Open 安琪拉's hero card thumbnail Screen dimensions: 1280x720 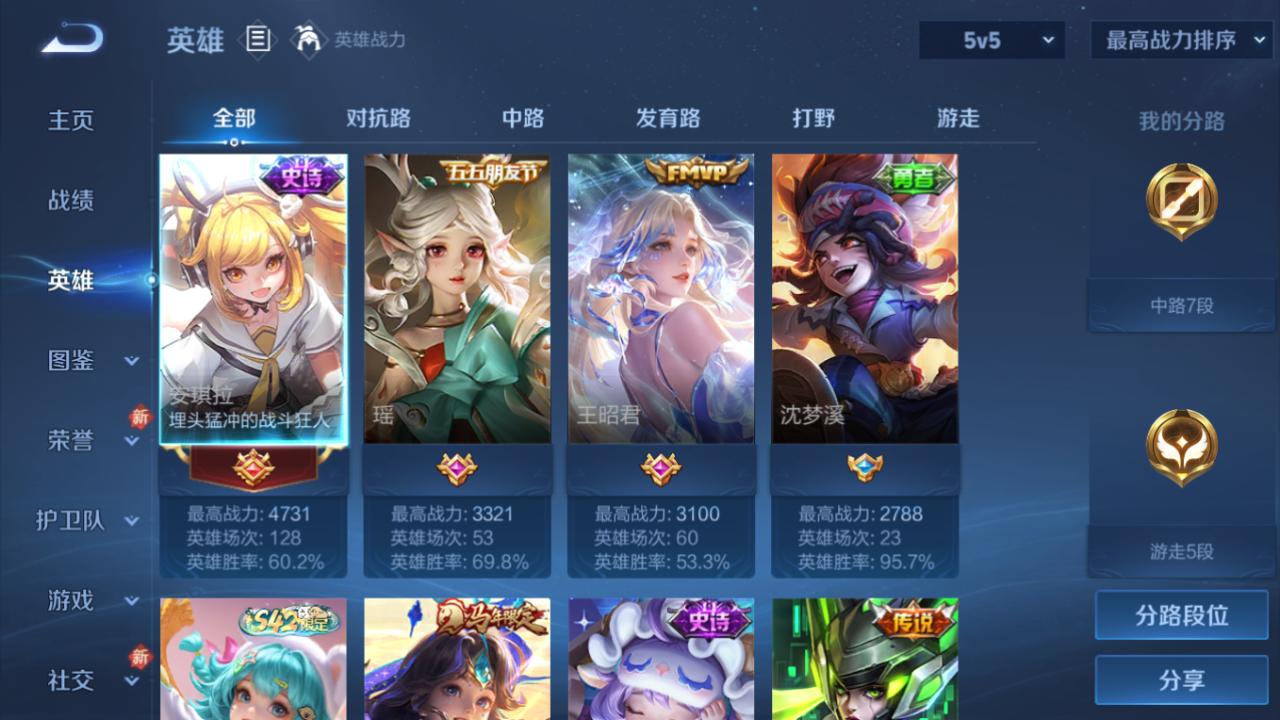click(252, 290)
